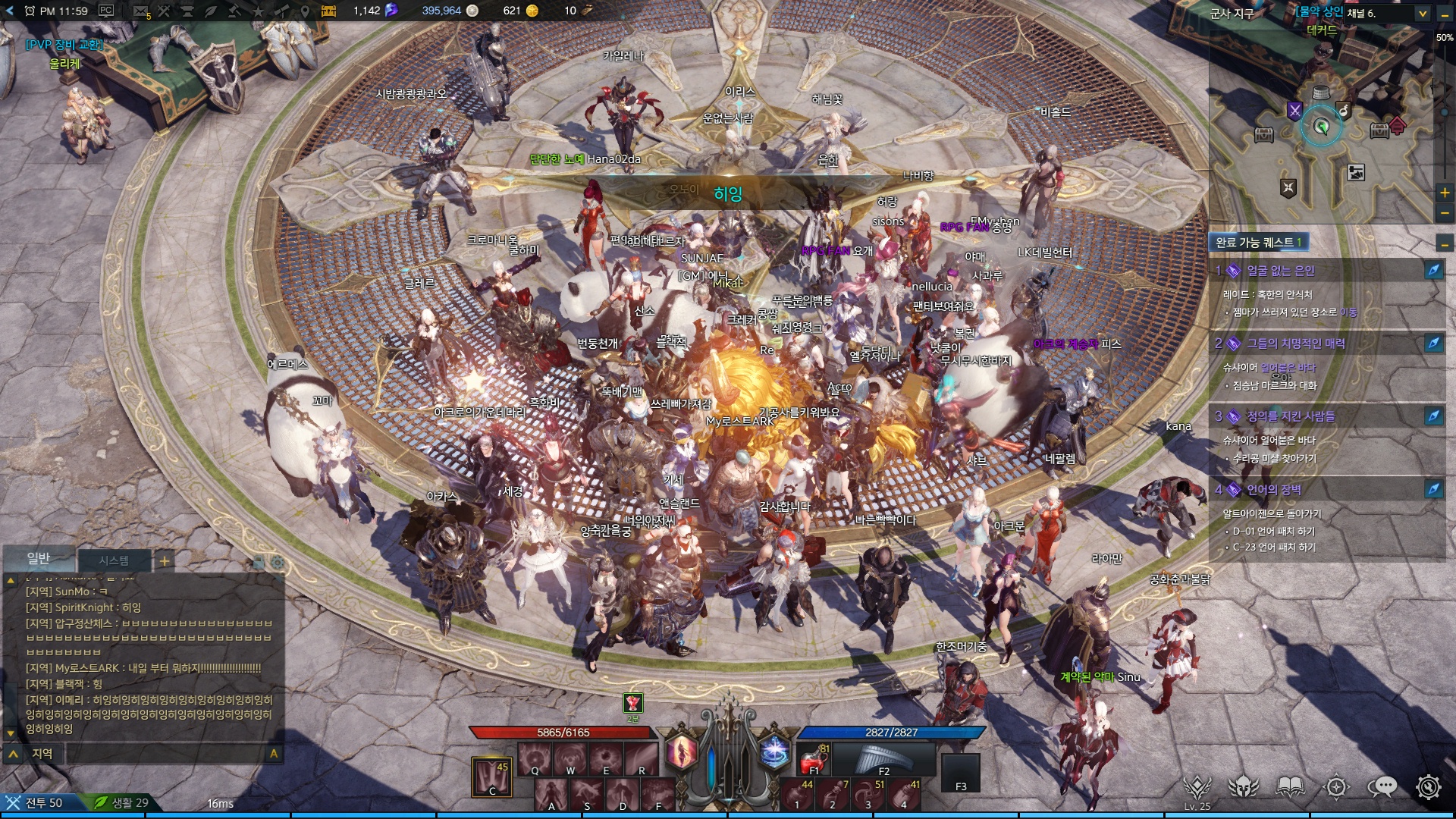Switch to the 시스템 chat tab
The height and width of the screenshot is (819, 1456).
tap(114, 560)
